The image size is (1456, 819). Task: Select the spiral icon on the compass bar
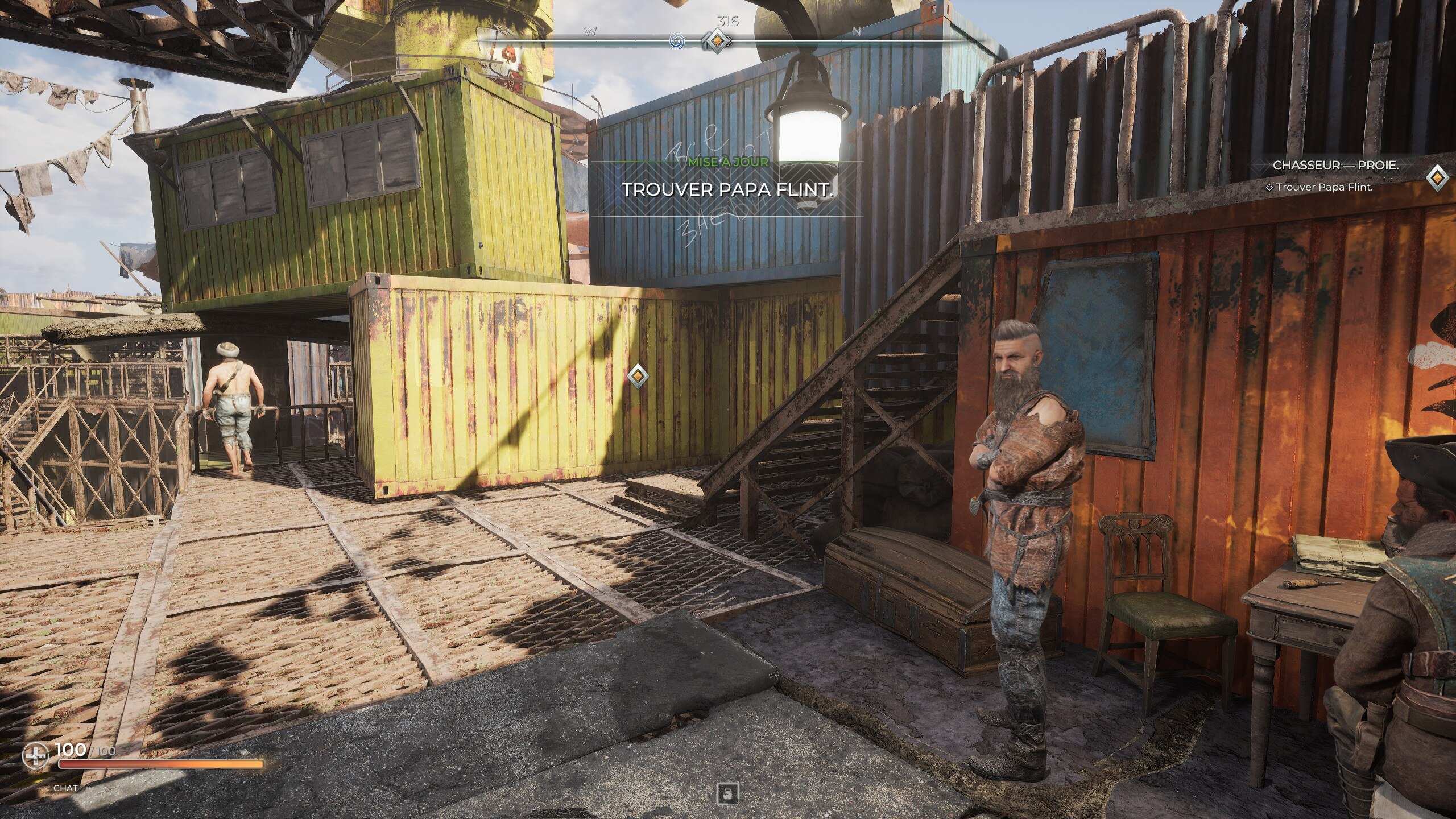[677, 40]
